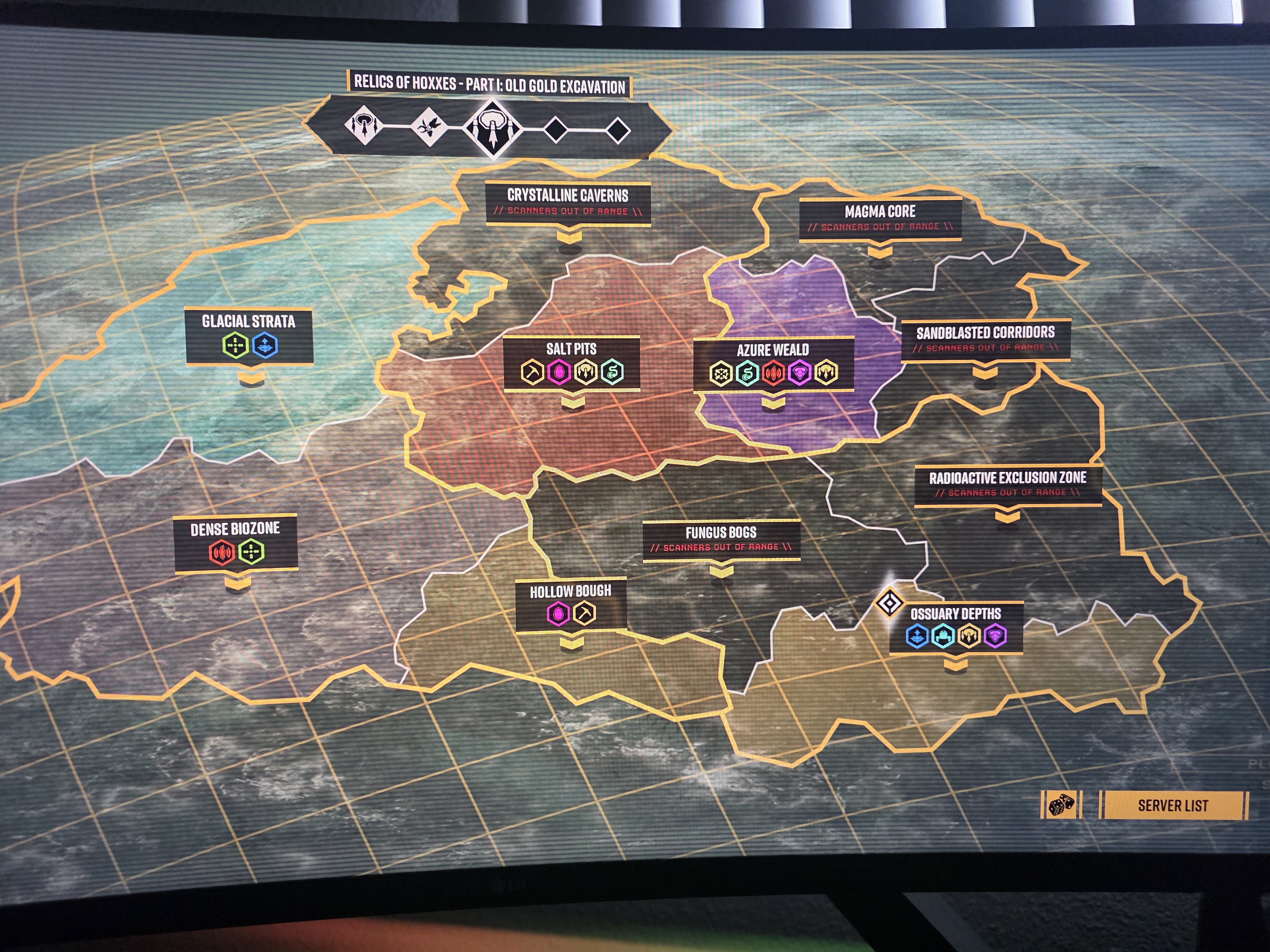Screen dimensions: 1270x952
Task: Select the teal mission icon in Salt Pits
Action: [612, 372]
